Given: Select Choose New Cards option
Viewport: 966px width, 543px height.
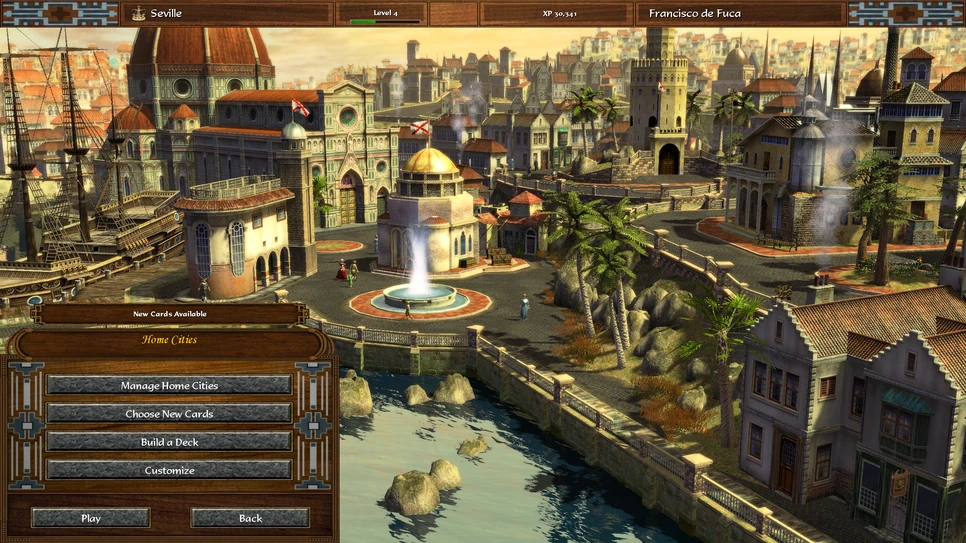Looking at the screenshot, I should click(x=169, y=413).
